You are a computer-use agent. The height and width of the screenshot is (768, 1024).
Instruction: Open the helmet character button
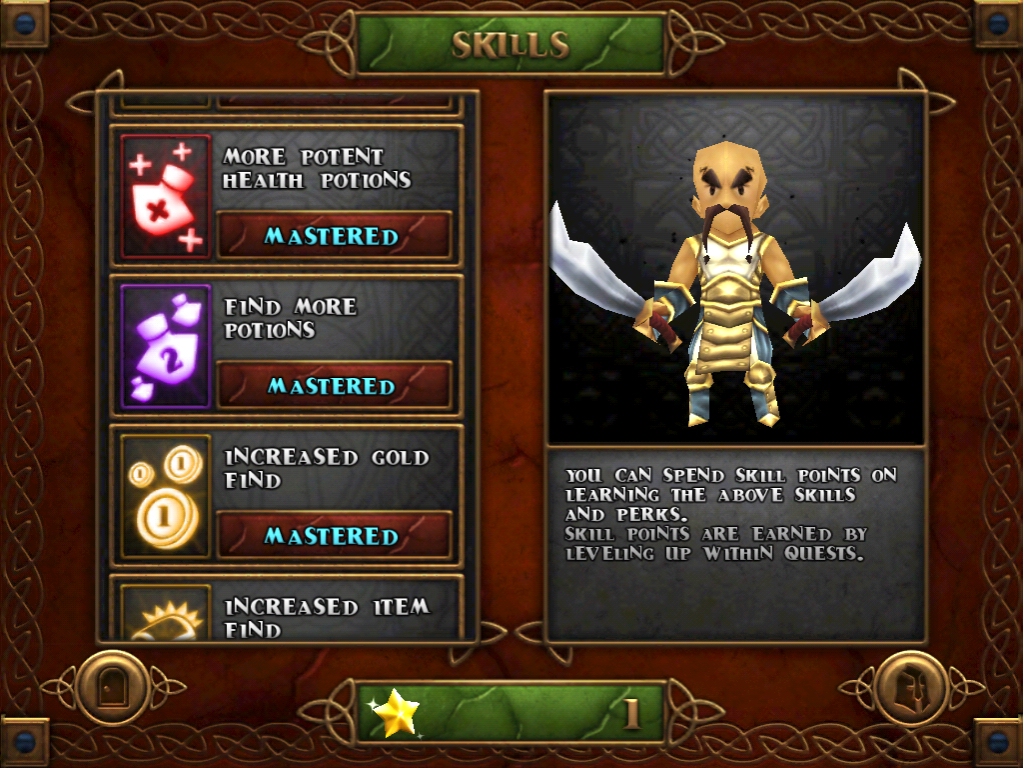point(910,688)
